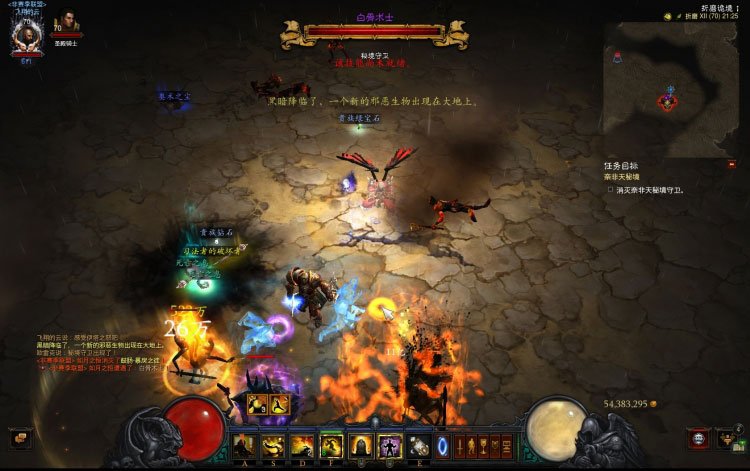
Task: Open the minimap
Action: 669,89
